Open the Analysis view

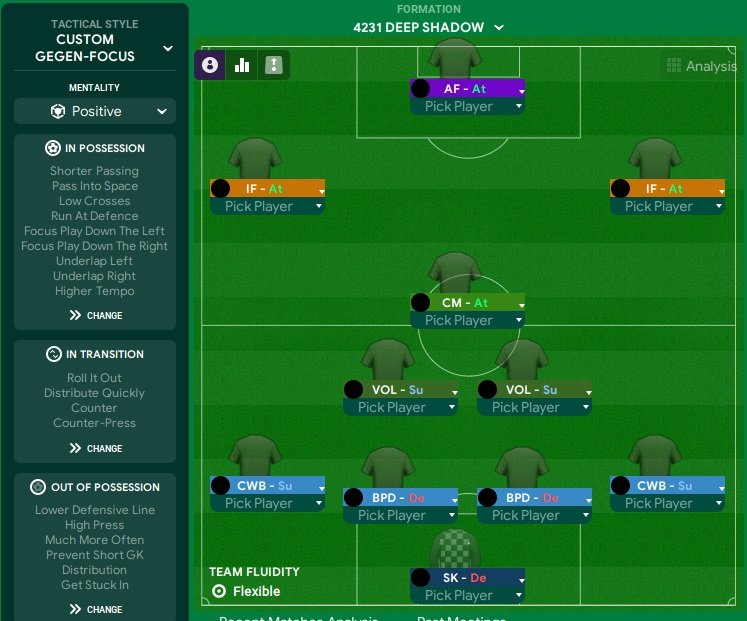pos(700,66)
